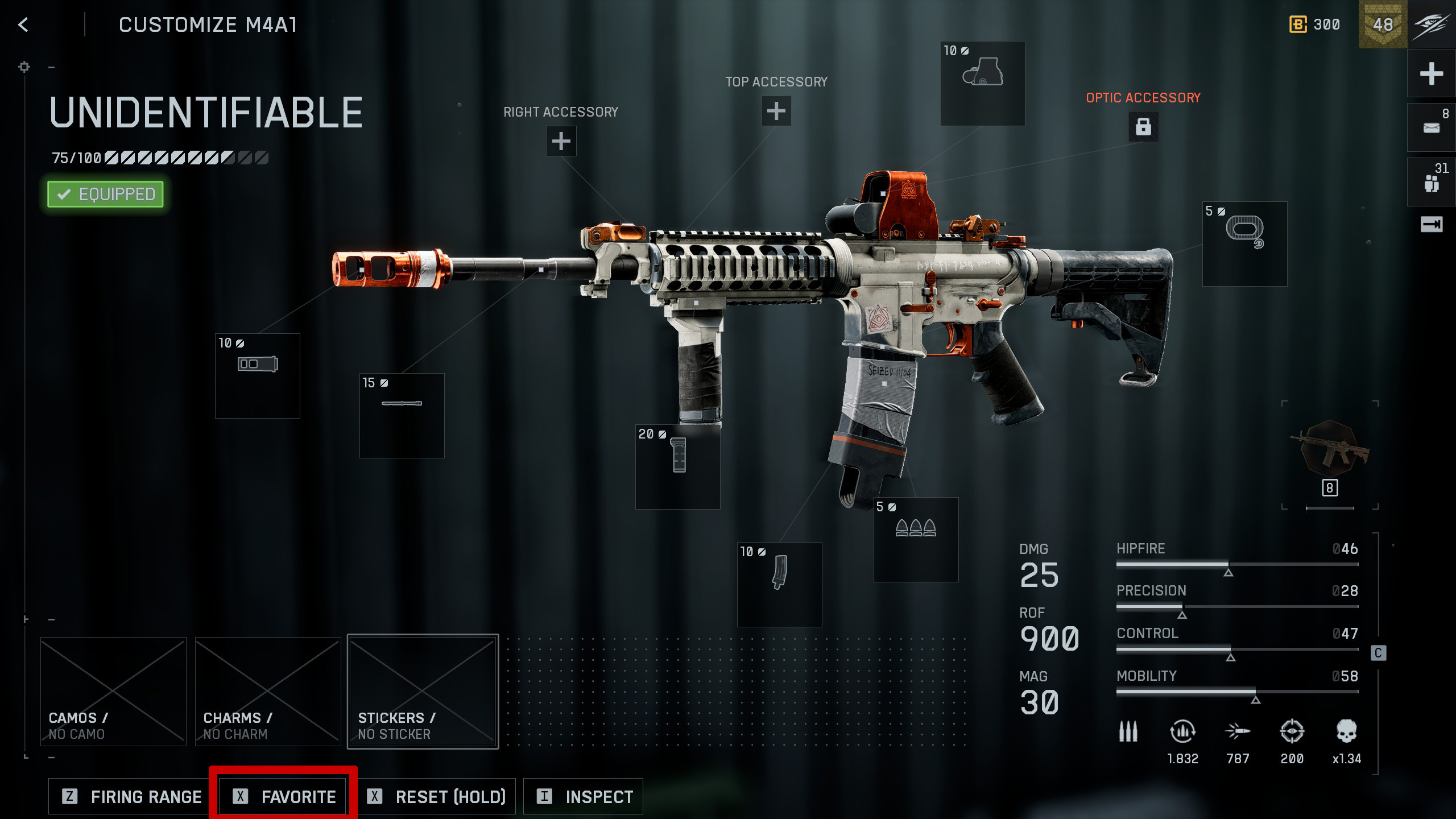
Task: Mark this weapon build as Favorite
Action: click(284, 796)
